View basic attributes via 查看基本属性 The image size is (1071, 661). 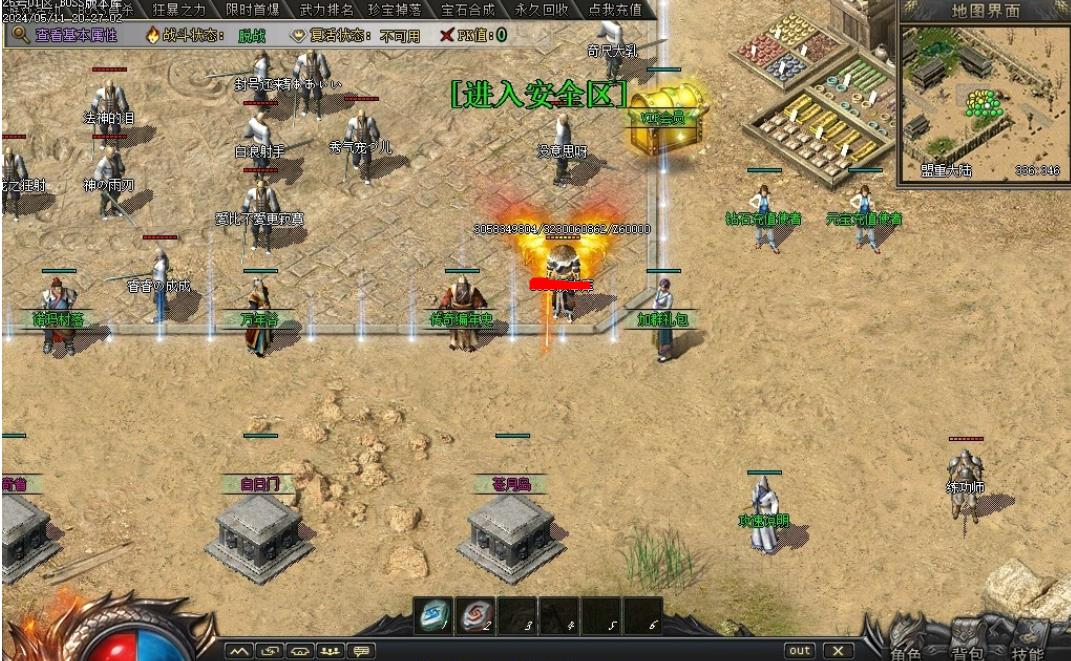(66, 35)
